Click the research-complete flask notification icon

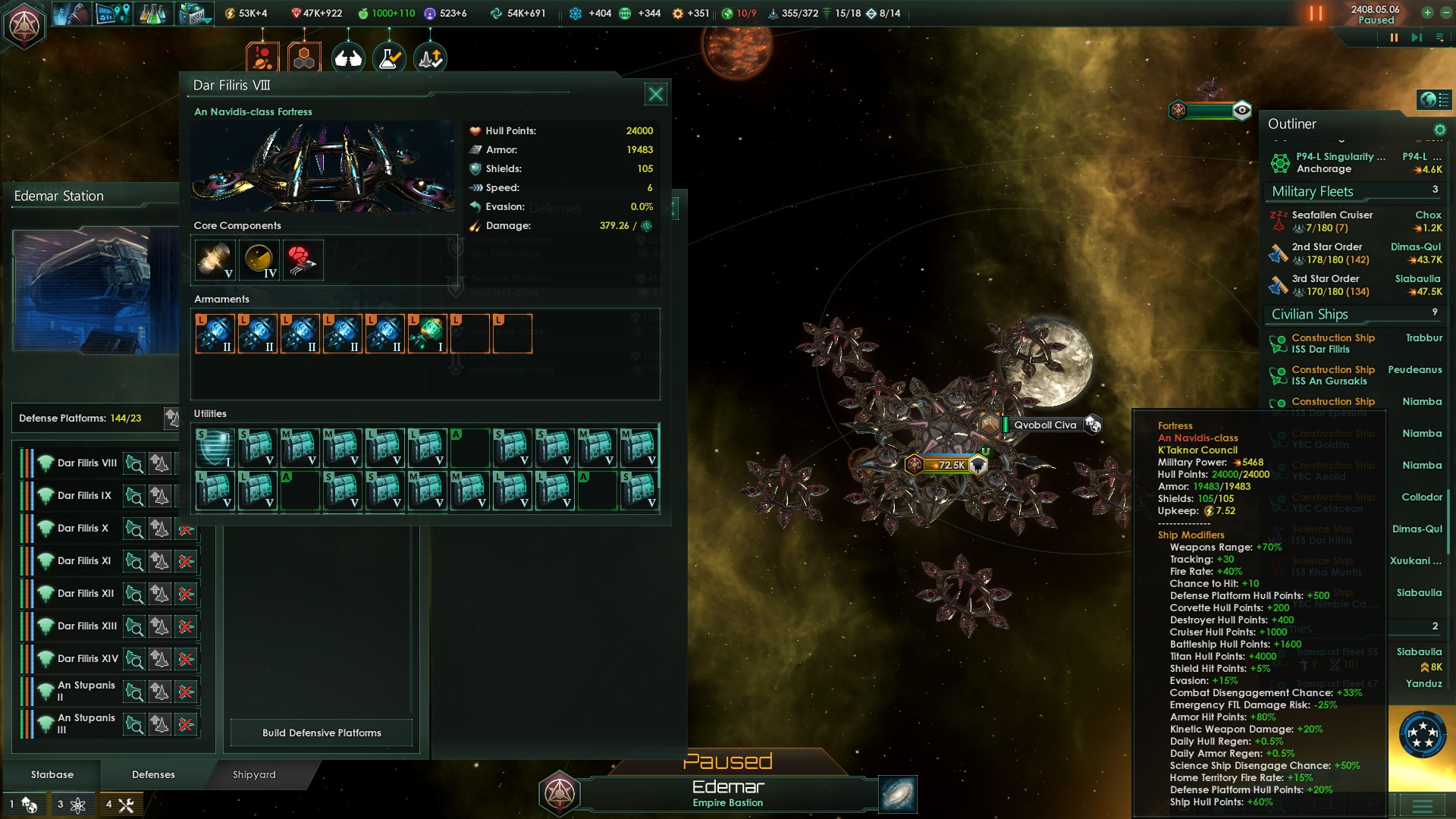tap(388, 56)
